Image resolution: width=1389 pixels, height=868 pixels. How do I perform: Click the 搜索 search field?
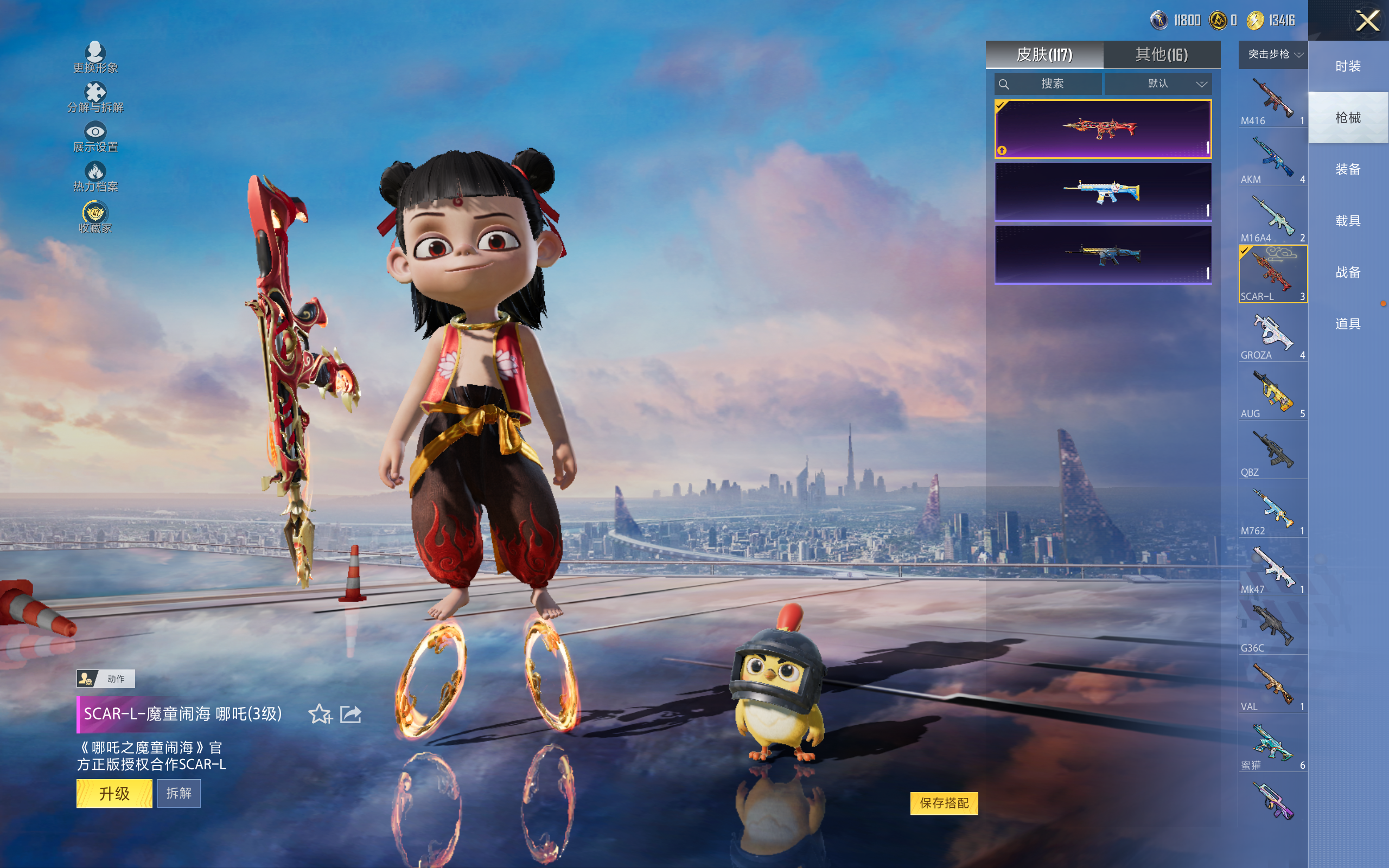pos(1048,84)
